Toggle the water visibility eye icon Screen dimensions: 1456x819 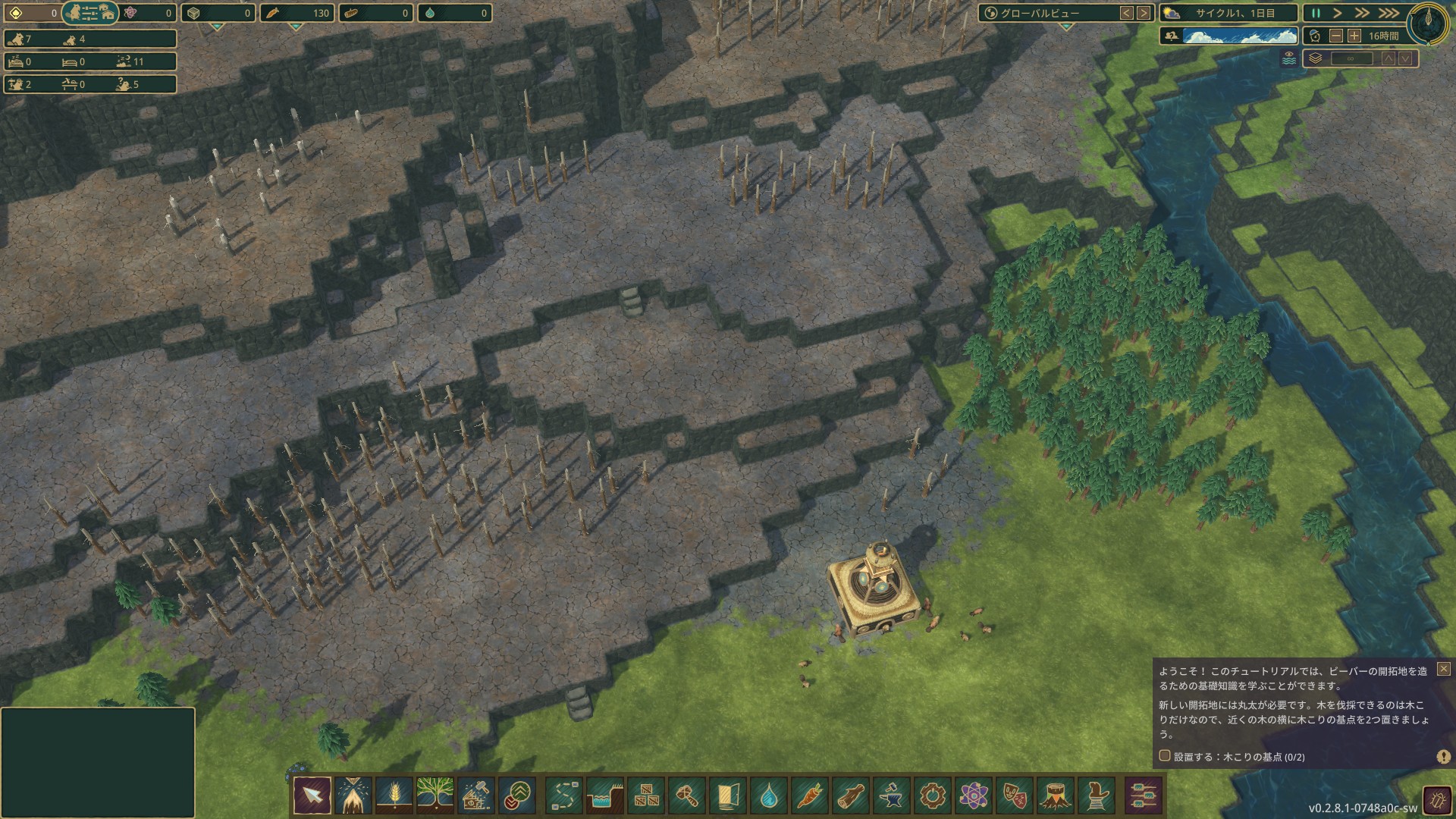(x=1289, y=58)
